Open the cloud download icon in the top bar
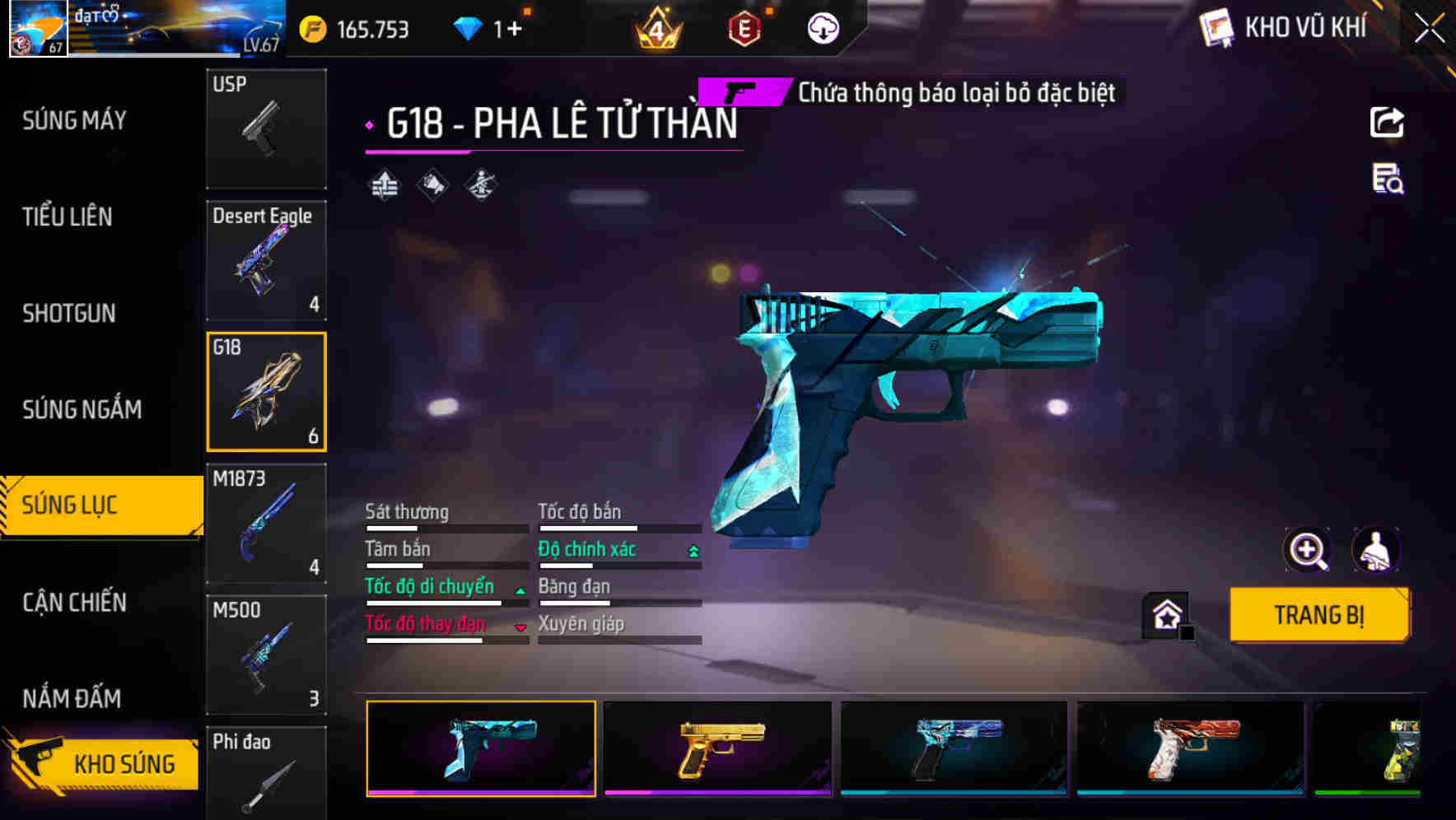The width and height of the screenshot is (1456, 820). click(822, 29)
